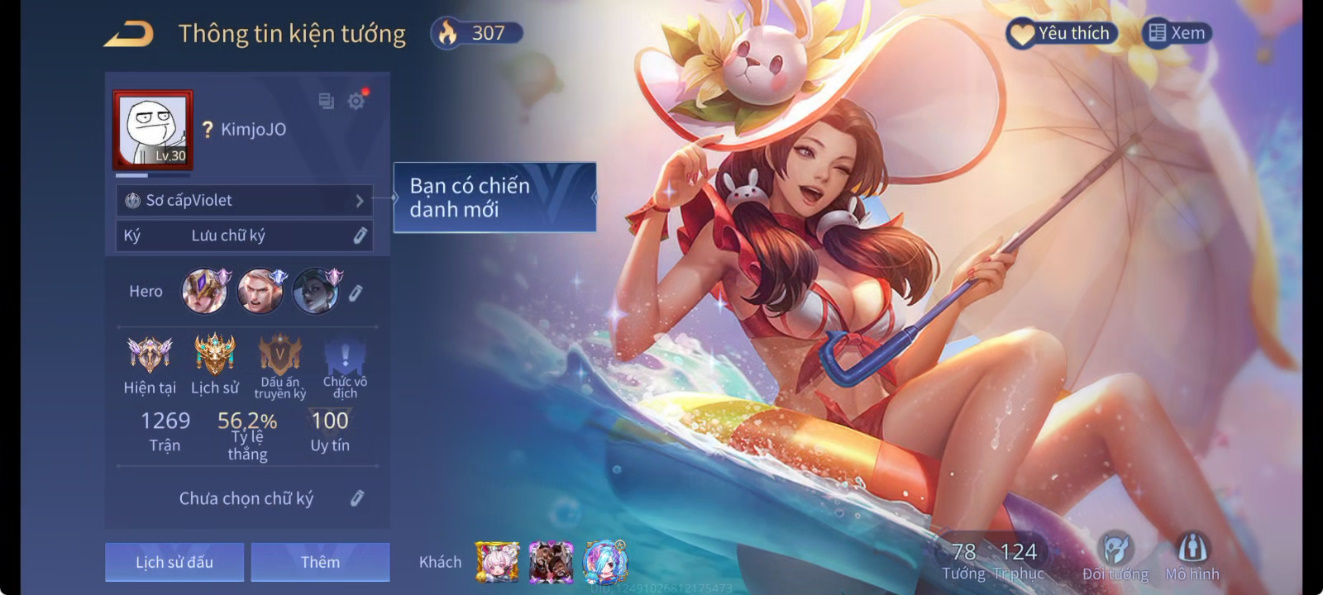
Task: Open profile settings gear icon
Action: coord(356,101)
